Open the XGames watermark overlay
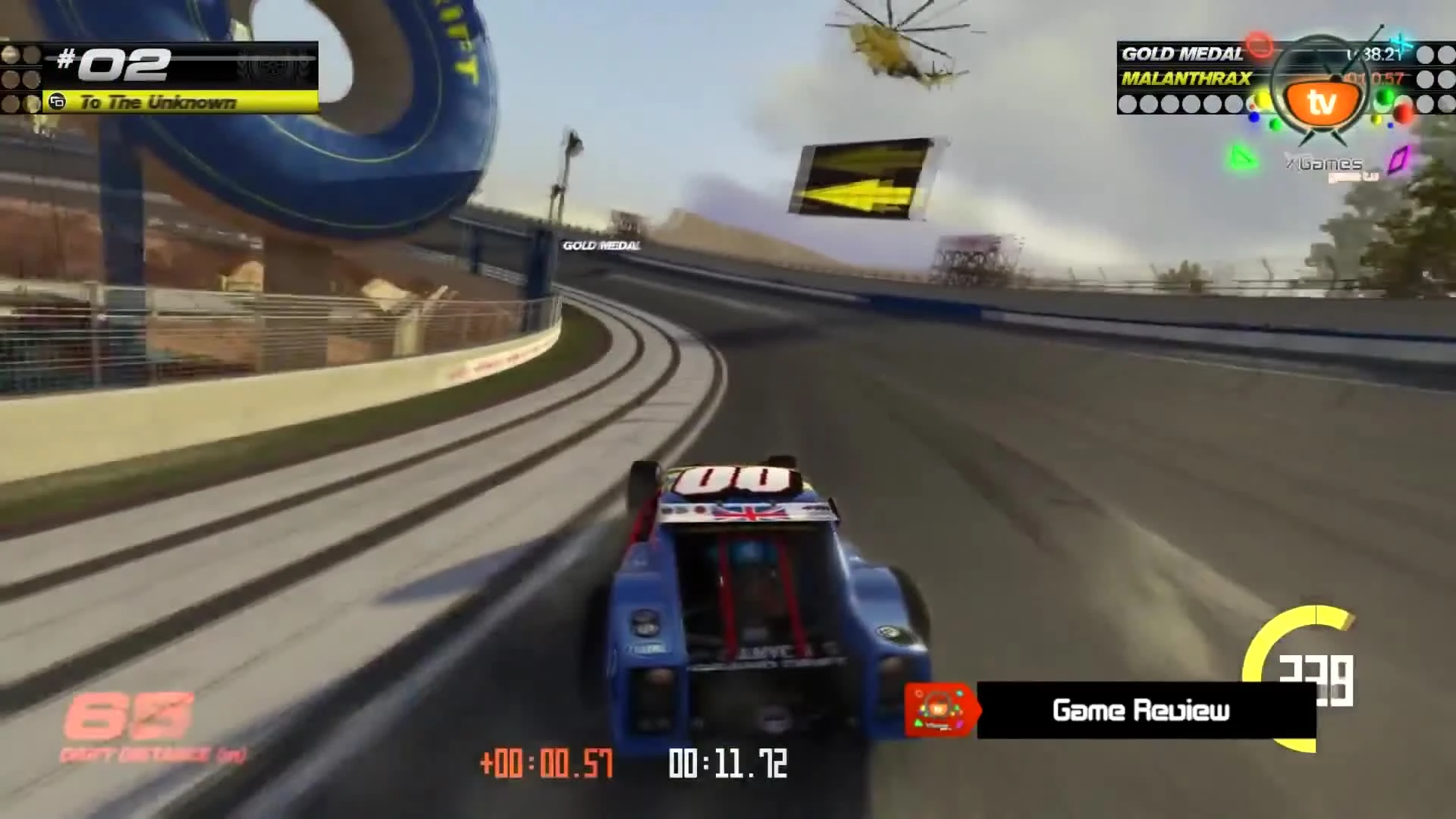 coord(1323,162)
